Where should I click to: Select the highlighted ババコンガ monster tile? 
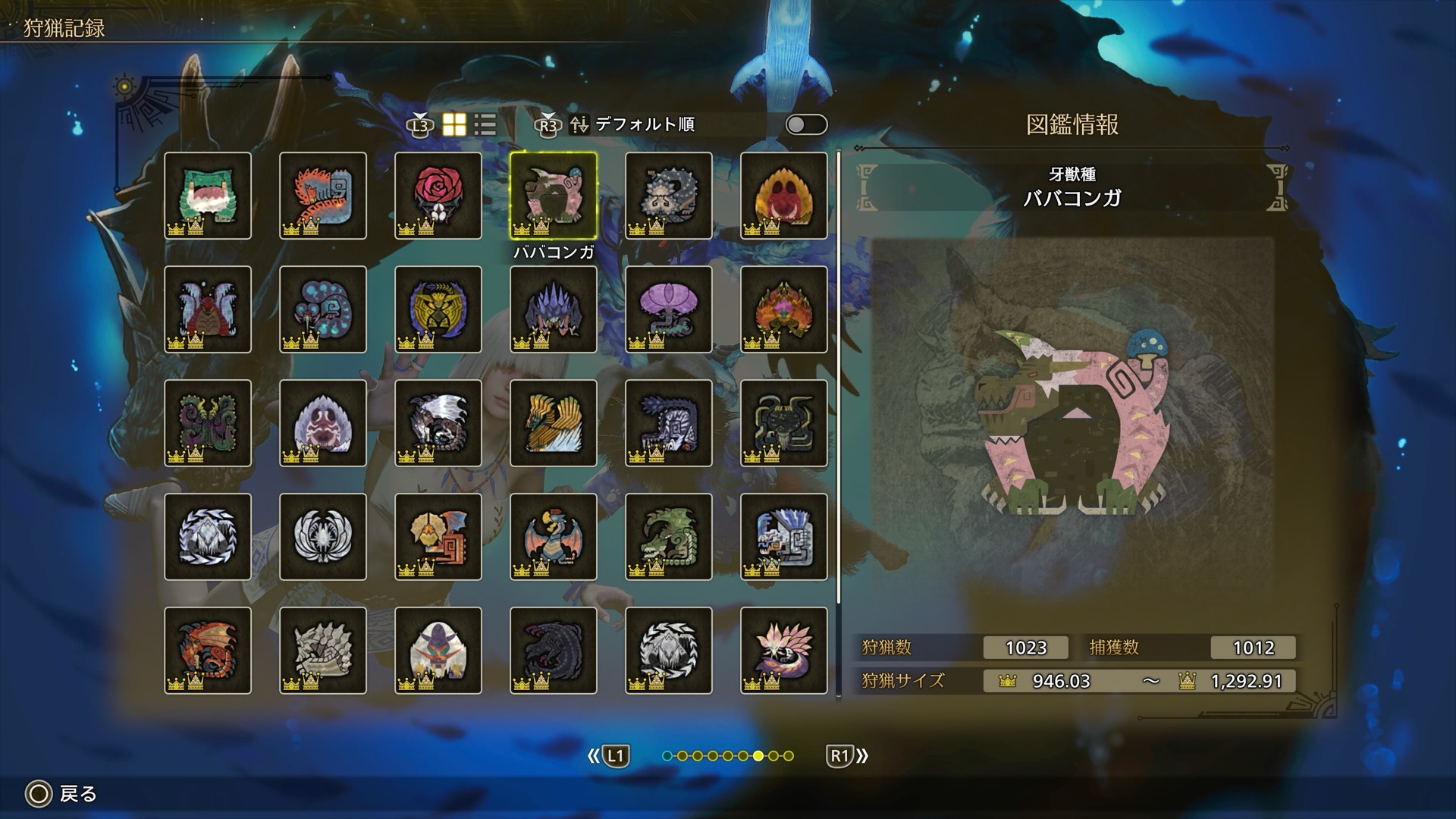(554, 196)
